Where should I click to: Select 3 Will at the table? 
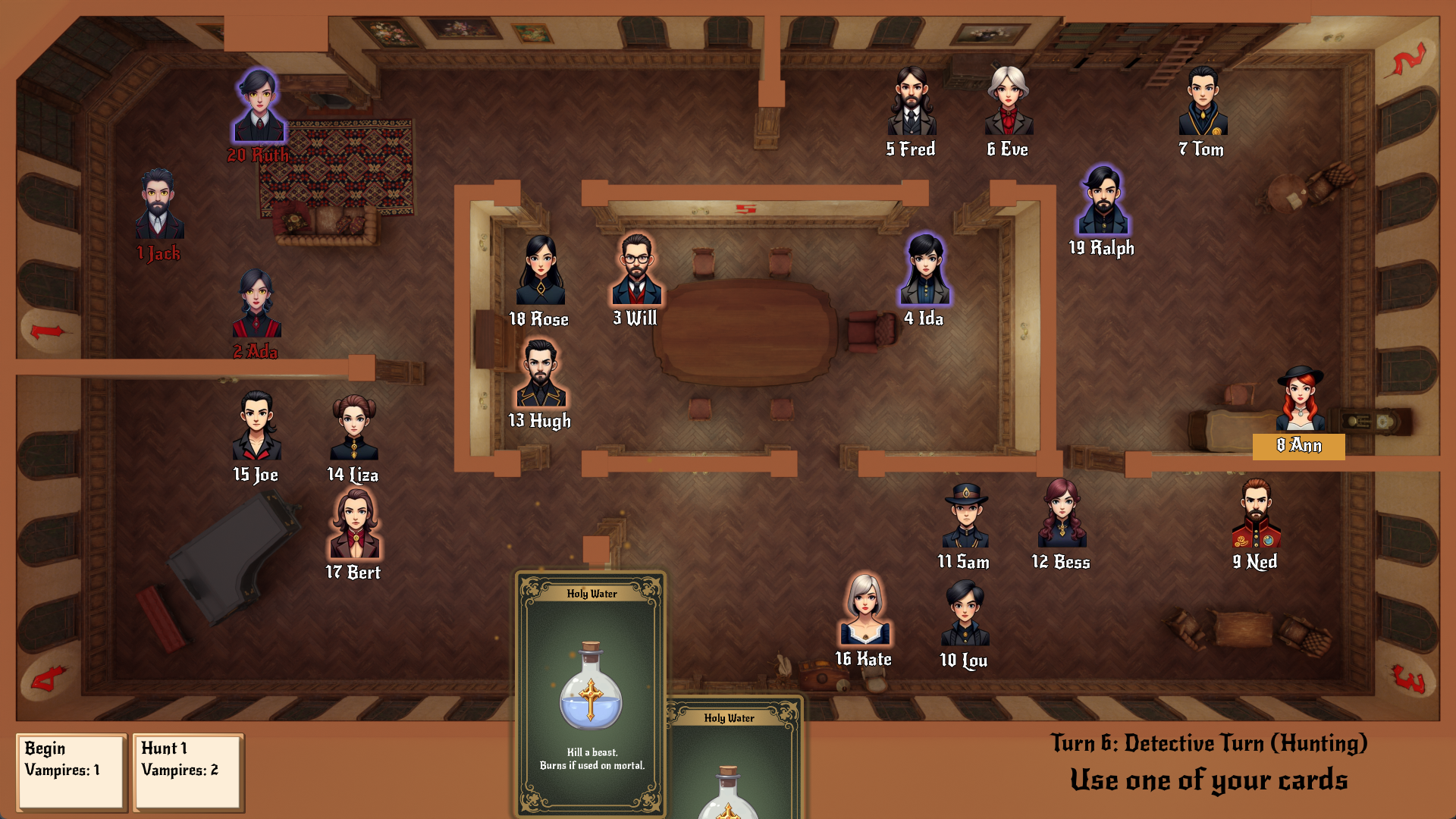pyautogui.click(x=636, y=270)
